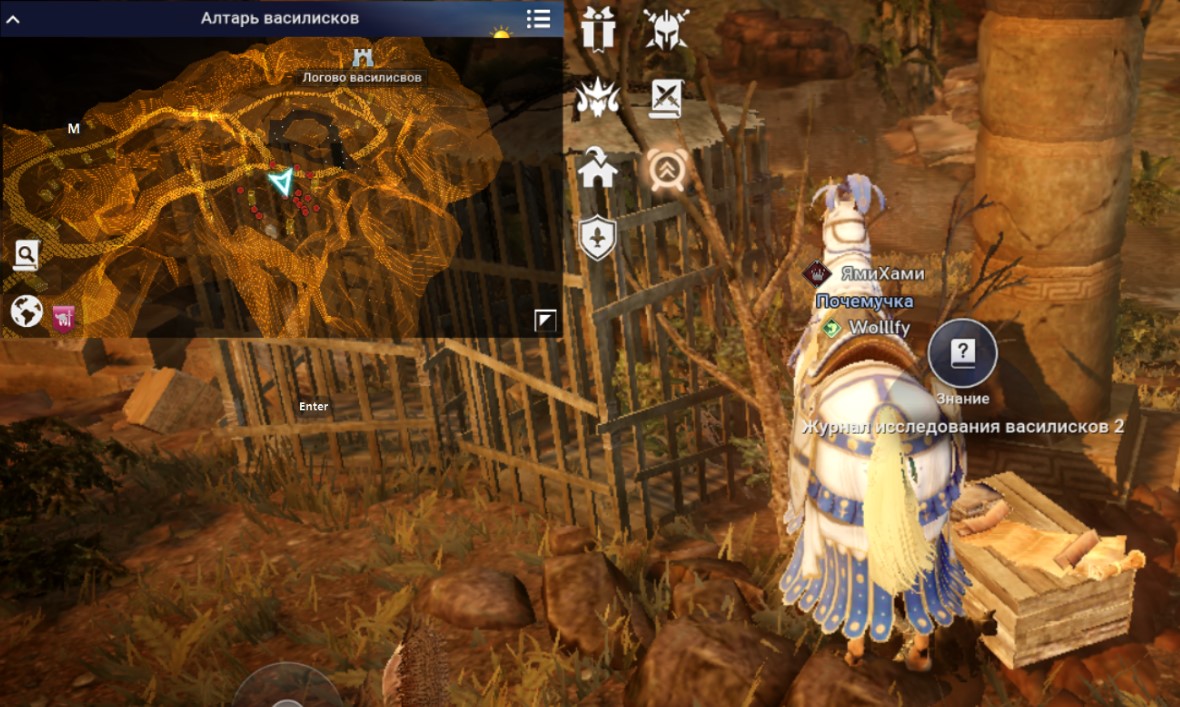The height and width of the screenshot is (707, 1180).
Task: Open the gift box rewards icon
Action: (598, 28)
